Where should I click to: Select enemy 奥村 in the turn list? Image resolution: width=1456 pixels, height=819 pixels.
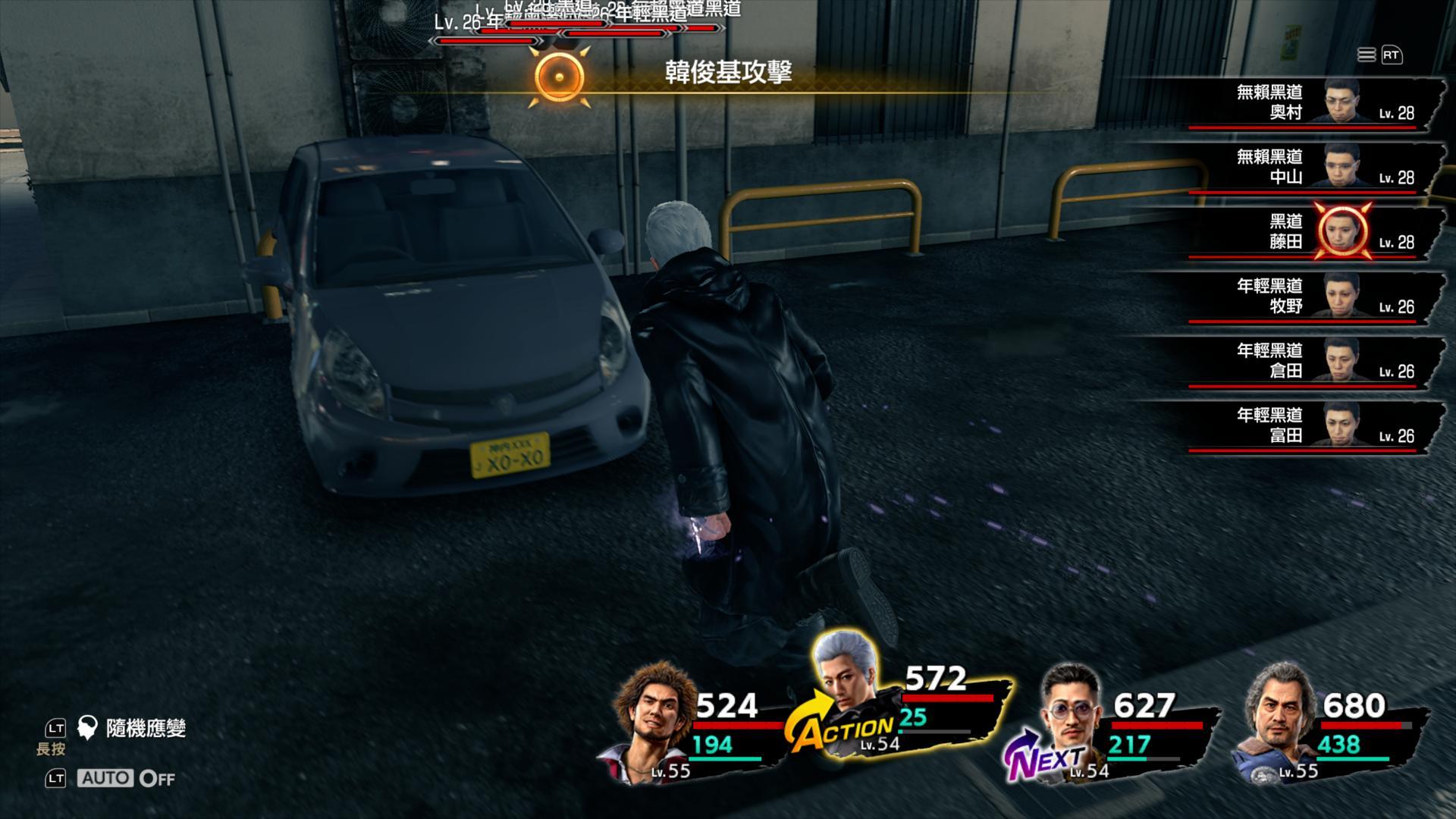1289,102
